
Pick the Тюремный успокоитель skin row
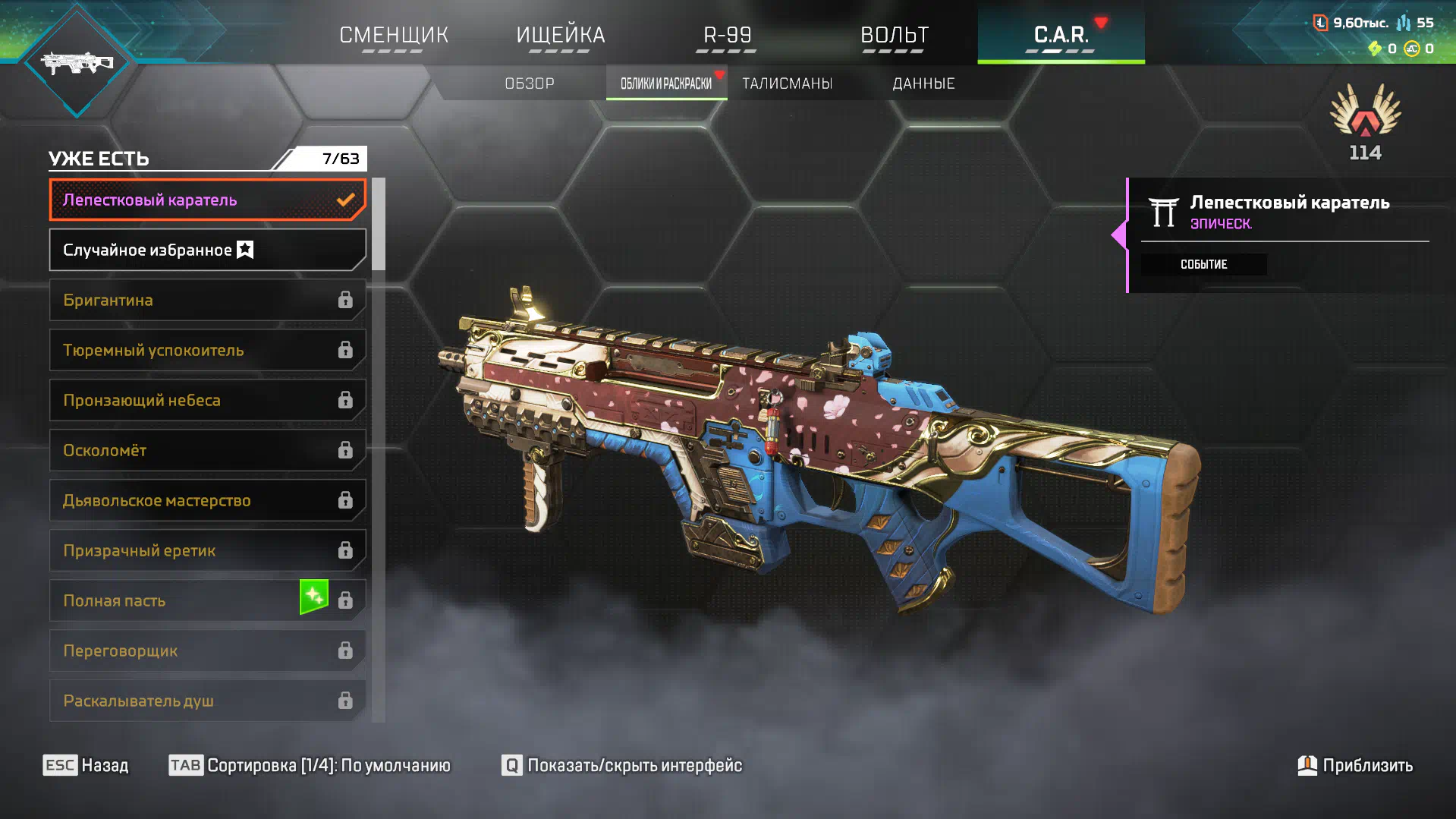tap(207, 350)
